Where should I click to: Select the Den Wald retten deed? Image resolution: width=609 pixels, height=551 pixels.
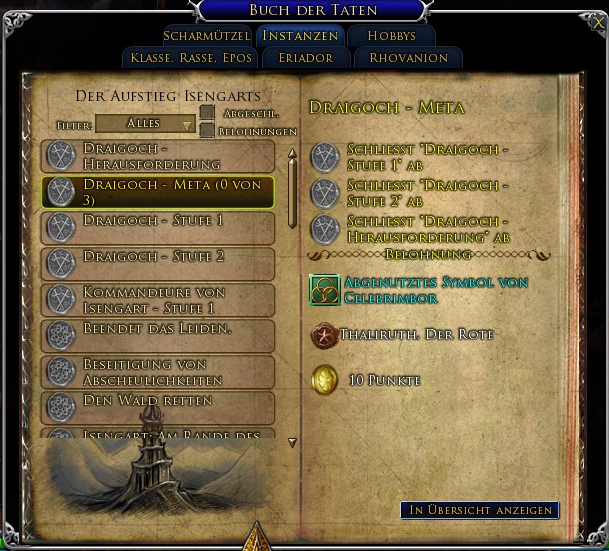(x=158, y=407)
